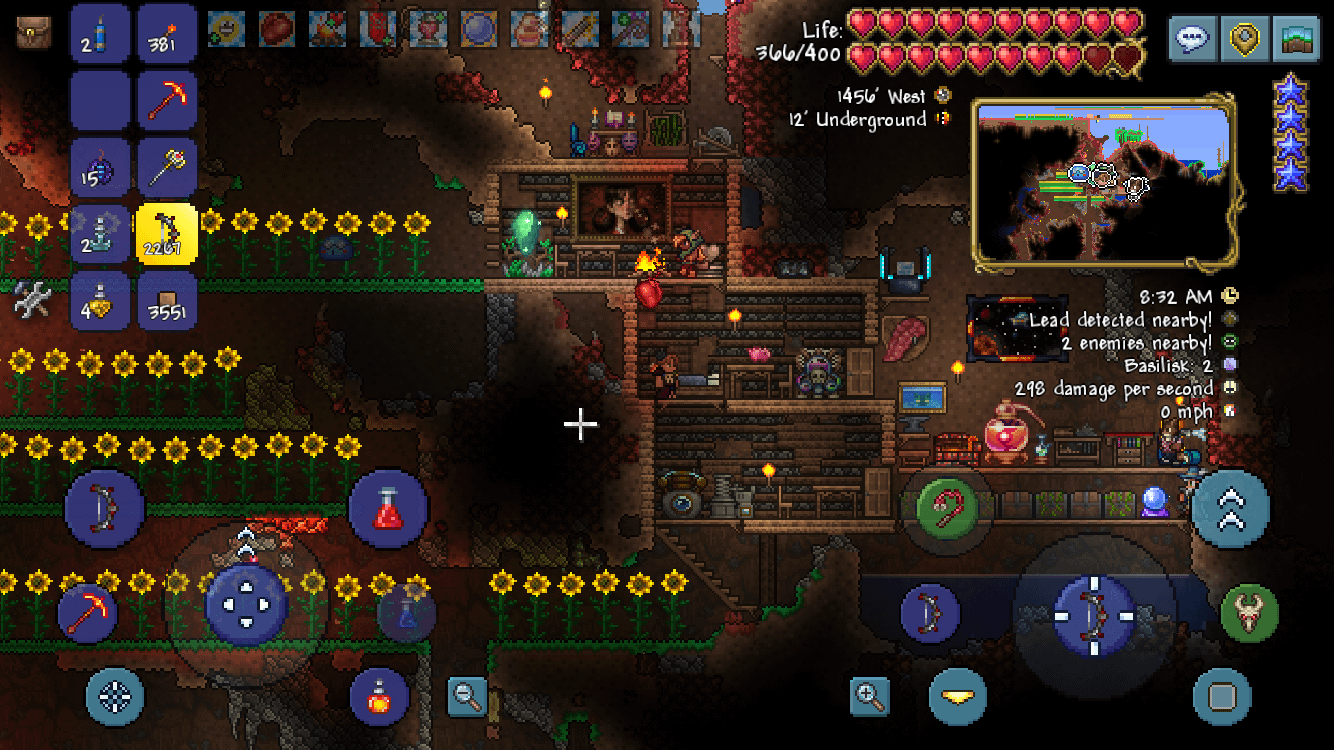Choose the torch stack of 381
Viewport: 1334px width, 750px height.
pos(167,33)
